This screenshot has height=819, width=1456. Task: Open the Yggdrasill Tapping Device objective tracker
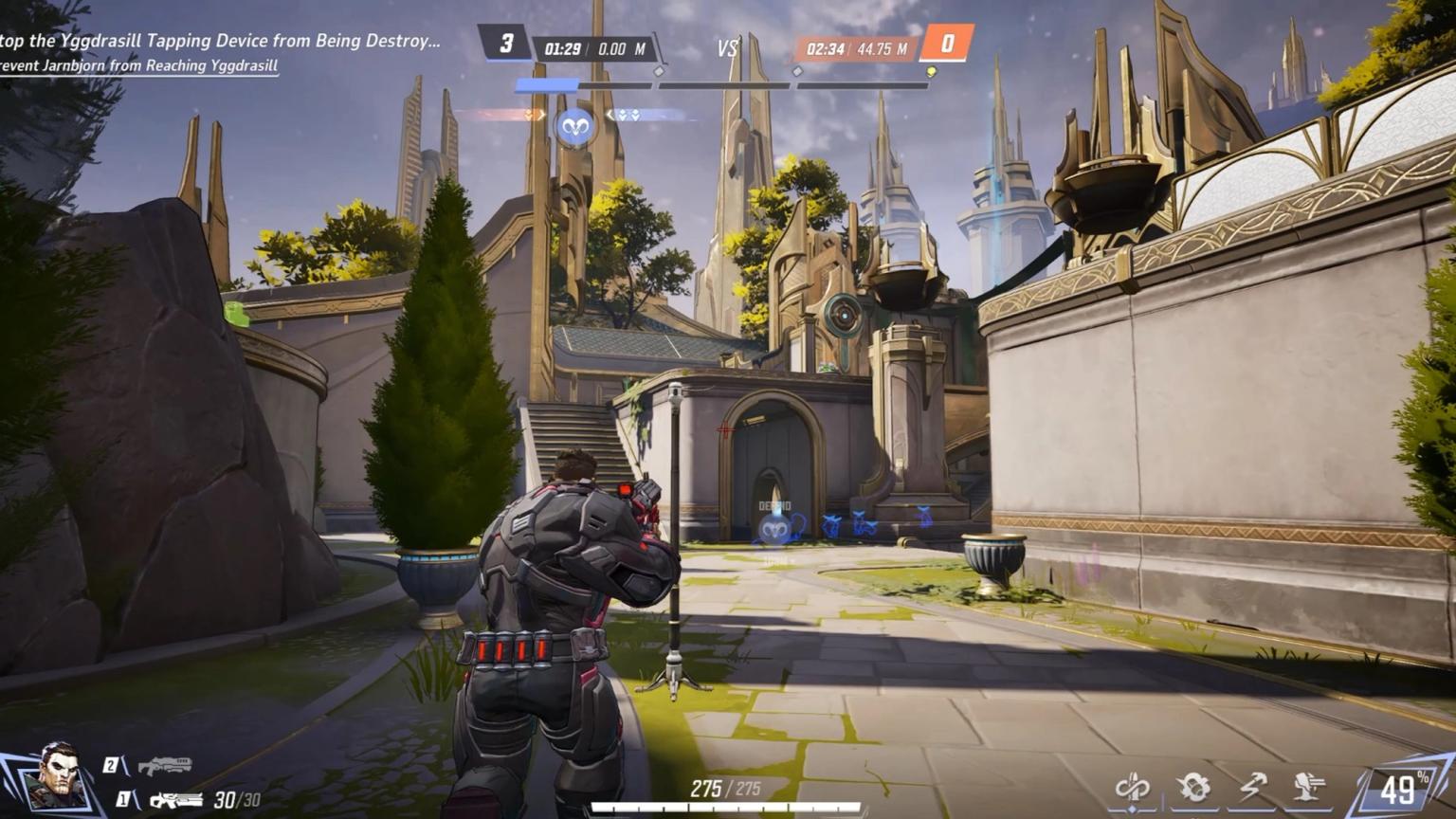(x=220, y=42)
